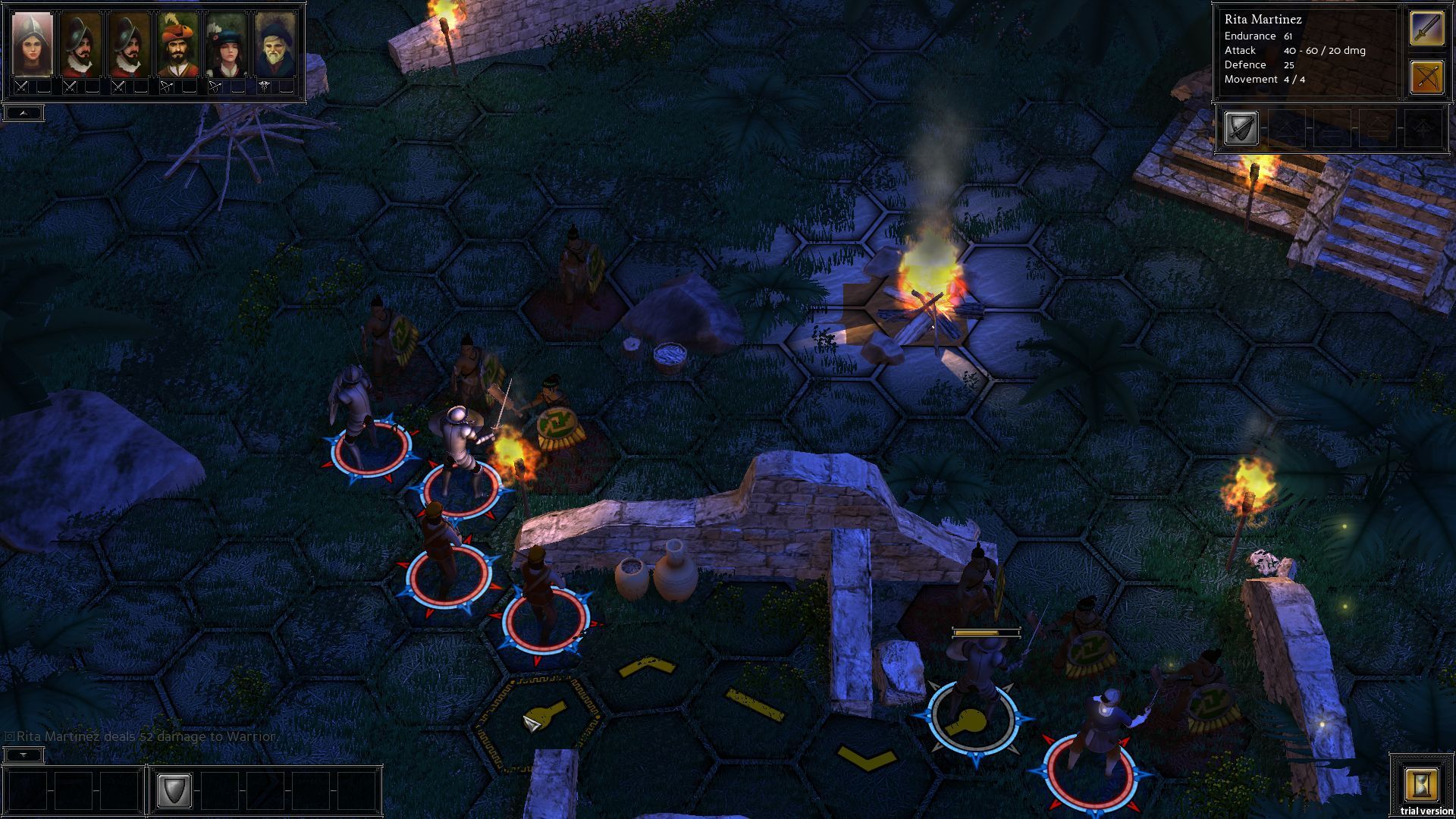Expand the combat log with the down arrow

tap(24, 754)
